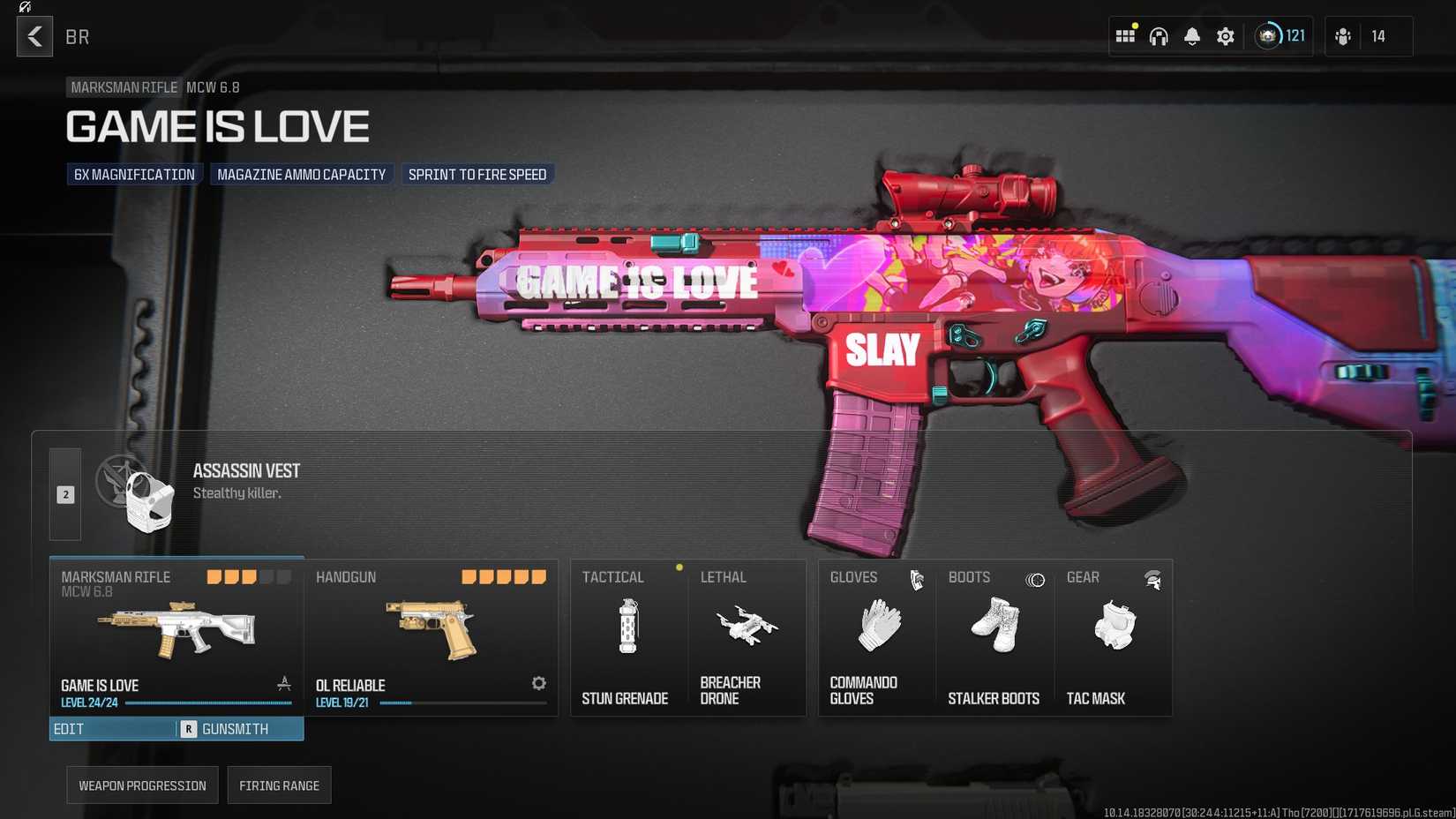Open the grid app menu with yellow notification dot
This screenshot has width=1456, height=819.
pos(1125,36)
